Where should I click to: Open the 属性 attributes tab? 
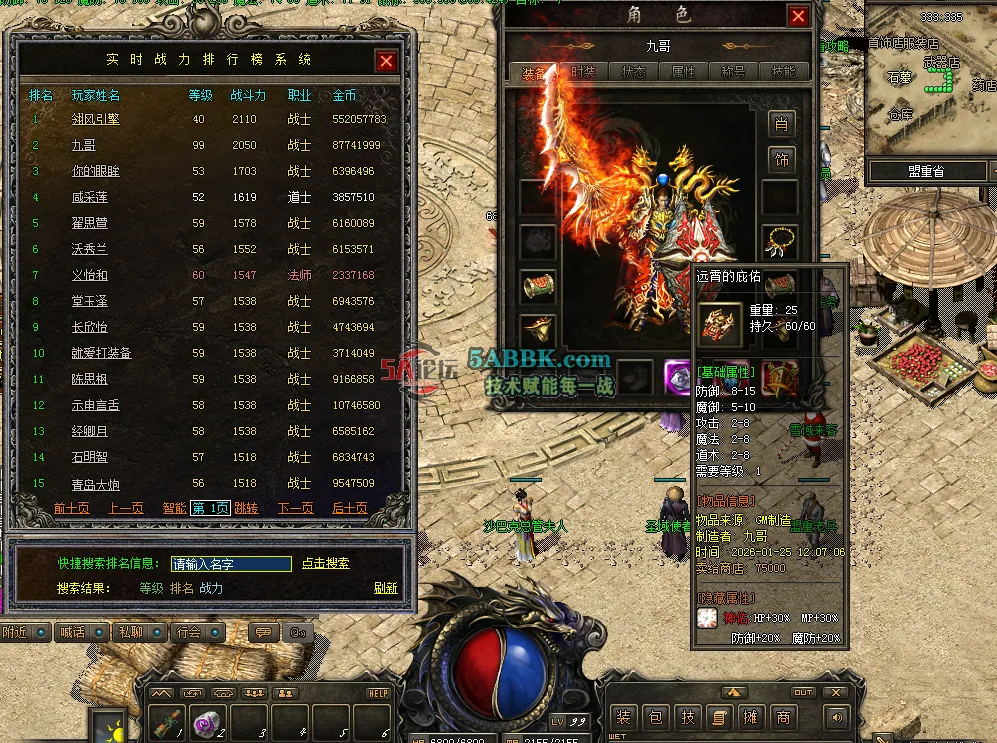point(684,72)
